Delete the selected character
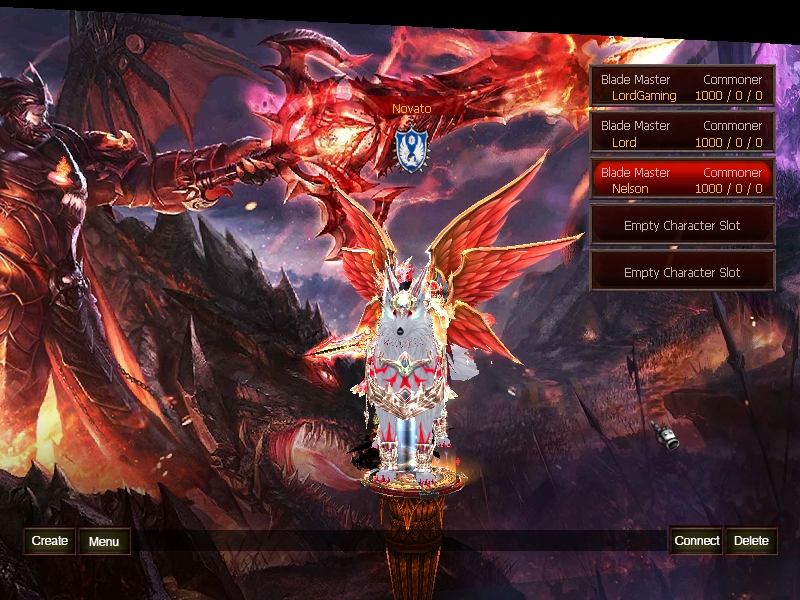 pyautogui.click(x=751, y=541)
